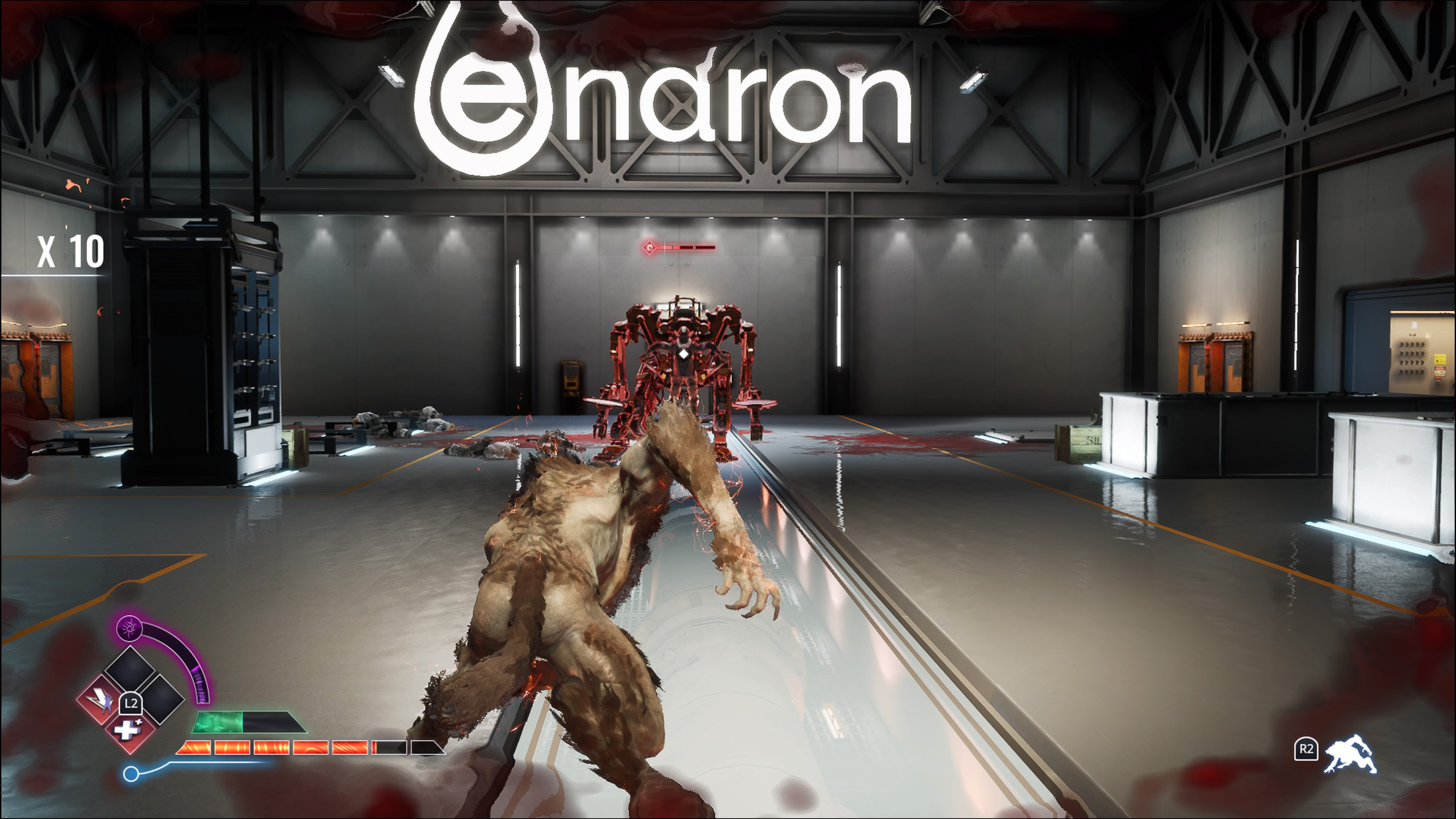Click the white diamond lock-on marker

[684, 355]
